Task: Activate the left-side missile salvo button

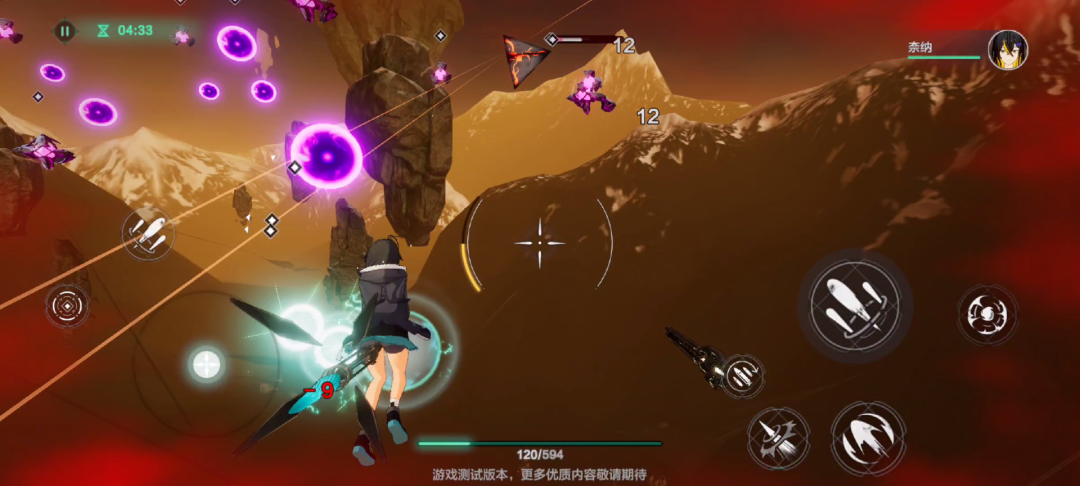Action: point(148,234)
